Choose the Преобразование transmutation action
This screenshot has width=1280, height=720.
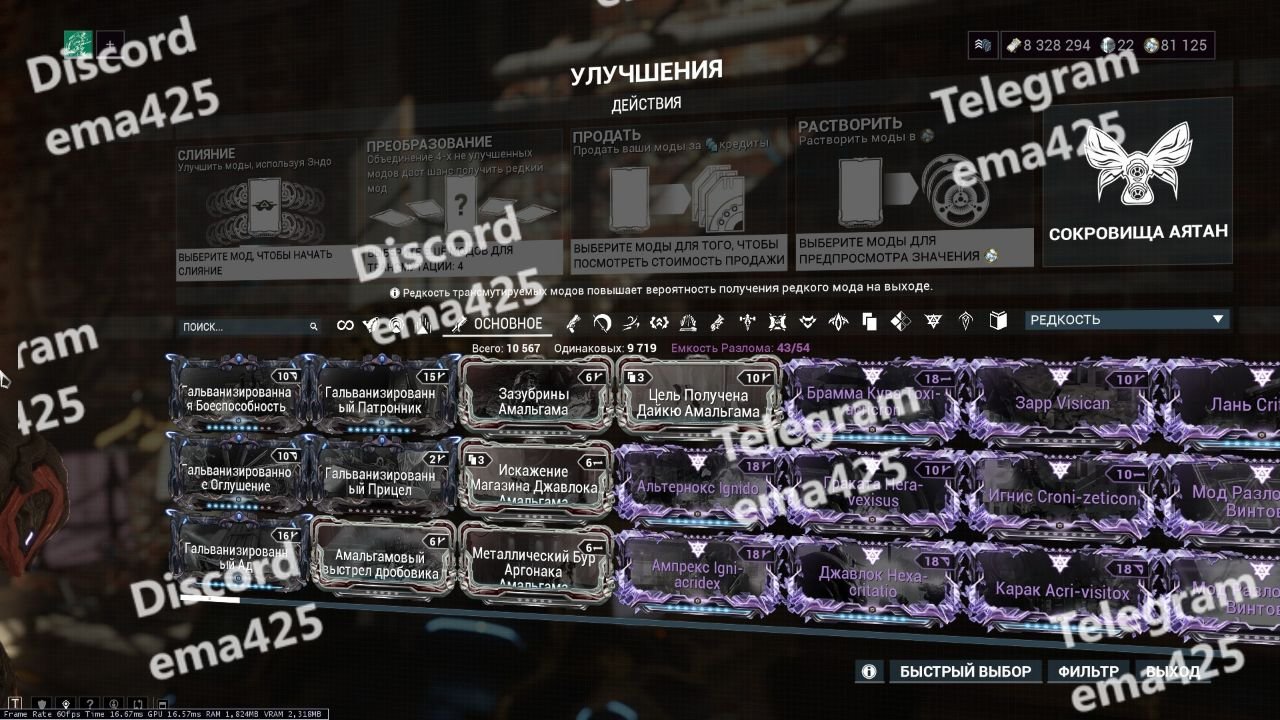460,205
